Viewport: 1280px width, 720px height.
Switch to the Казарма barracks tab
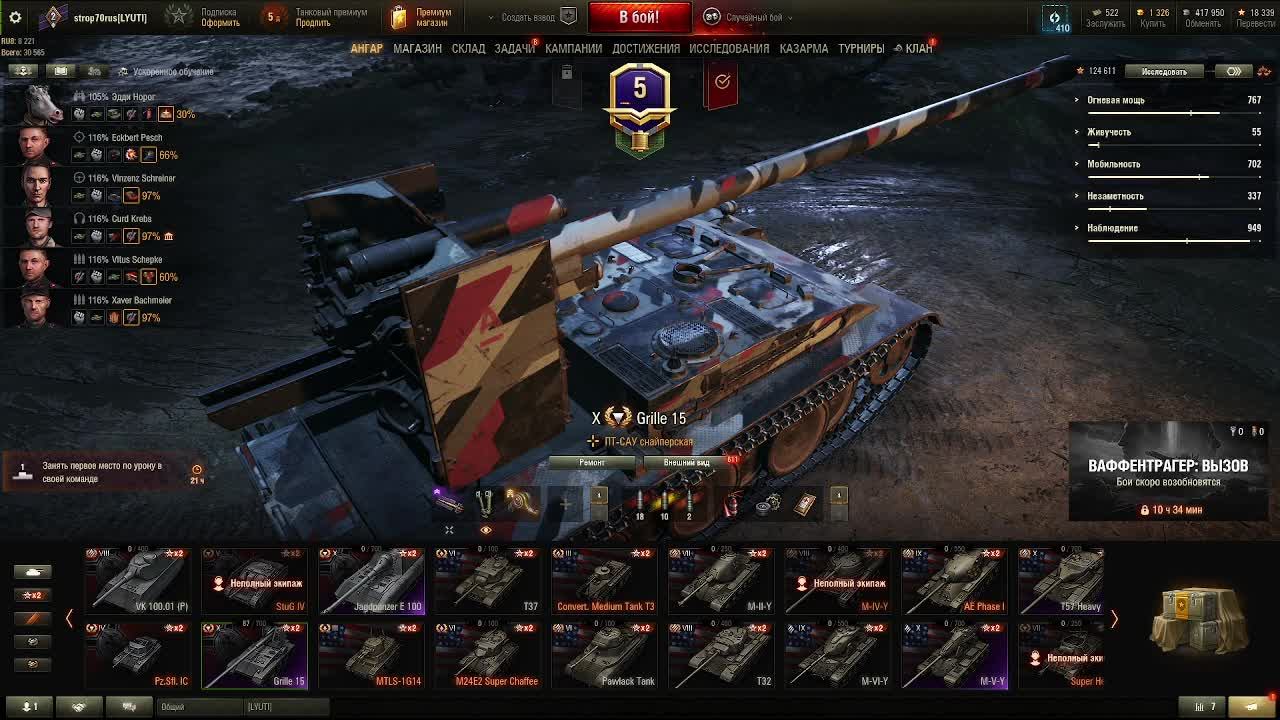[804, 48]
